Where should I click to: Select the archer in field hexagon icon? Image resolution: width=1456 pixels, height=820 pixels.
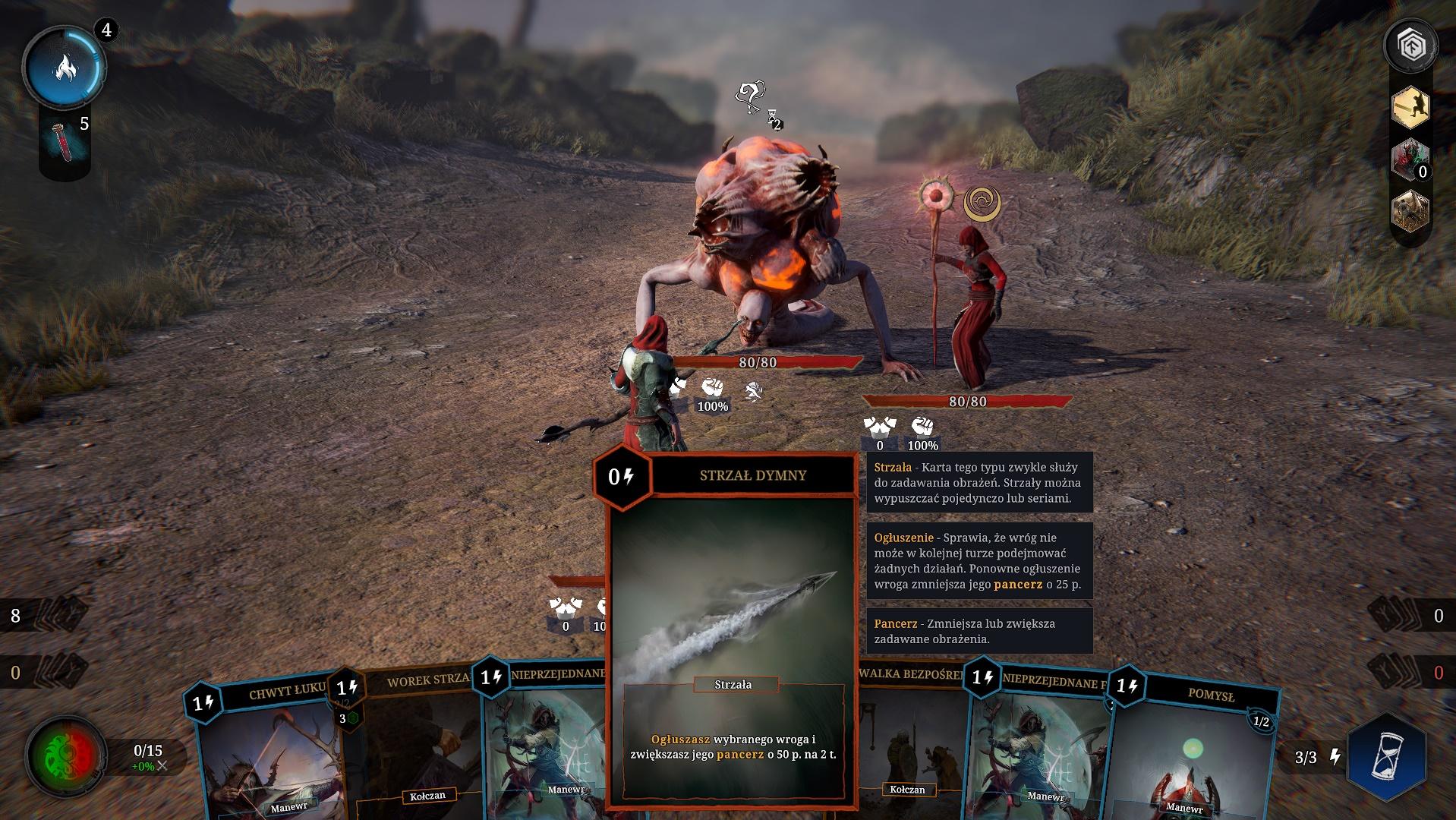(x=1410, y=211)
